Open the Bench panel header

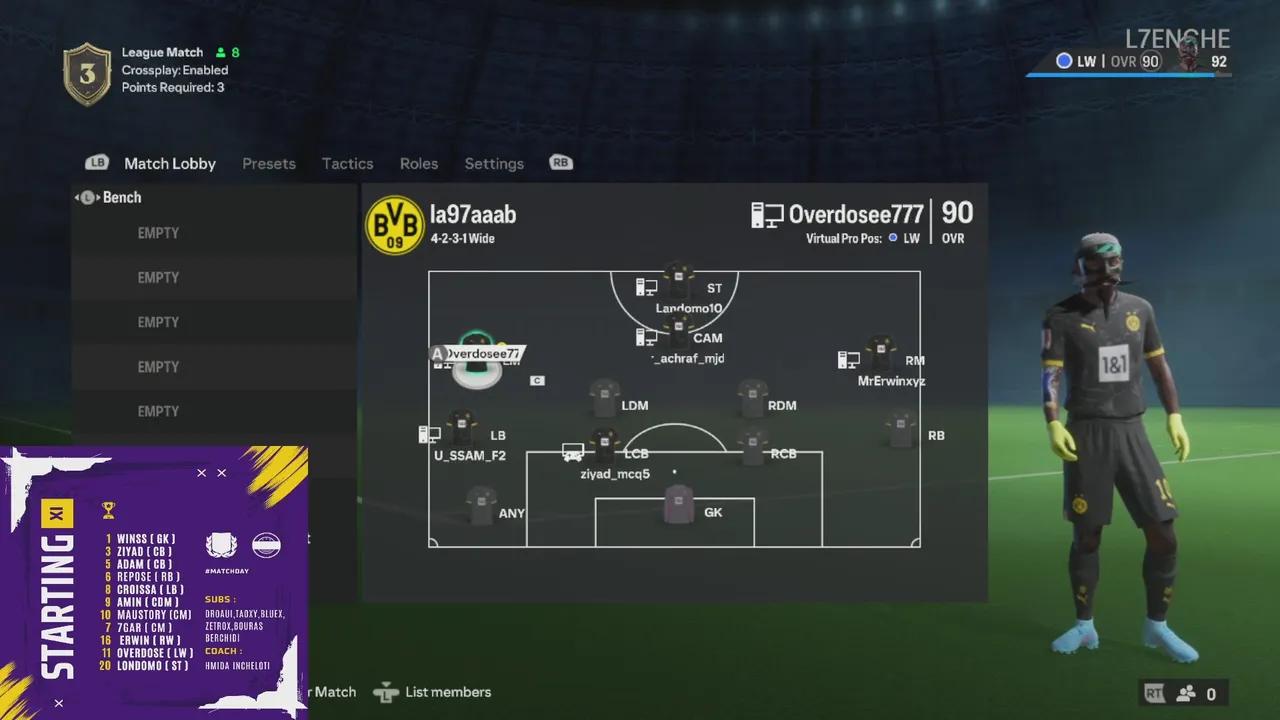click(121, 198)
